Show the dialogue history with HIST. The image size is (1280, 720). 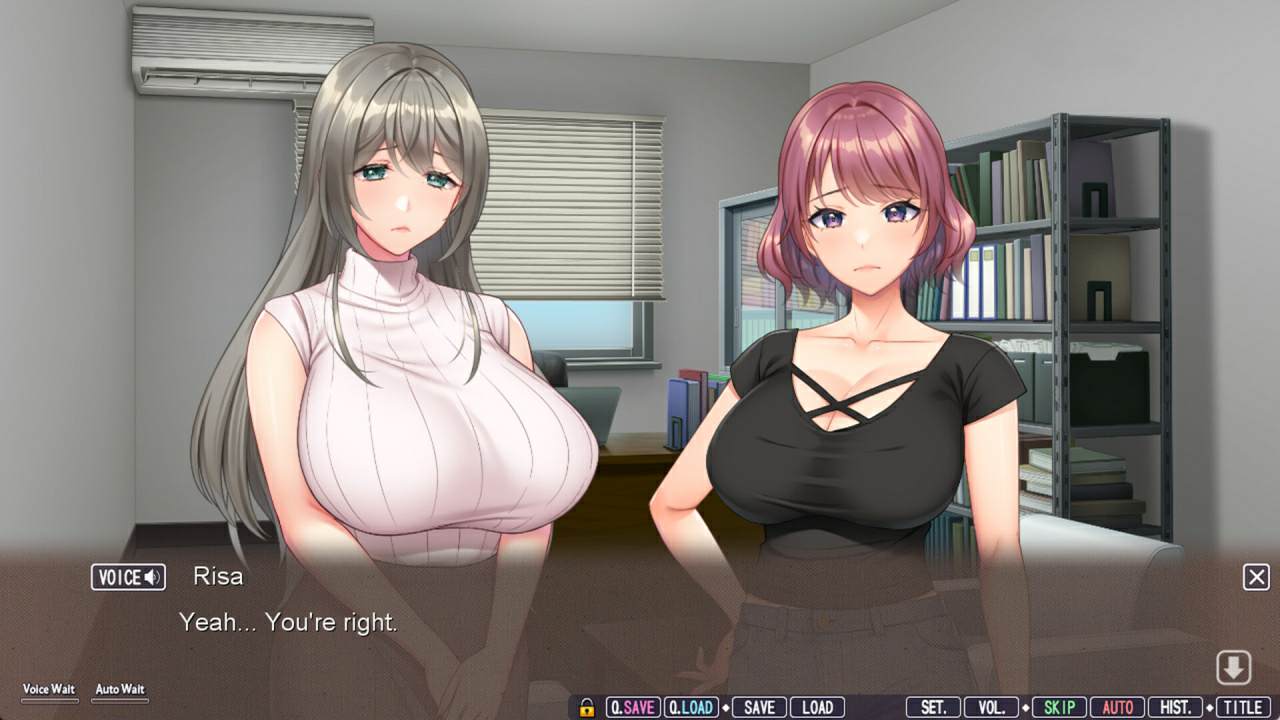point(1175,707)
